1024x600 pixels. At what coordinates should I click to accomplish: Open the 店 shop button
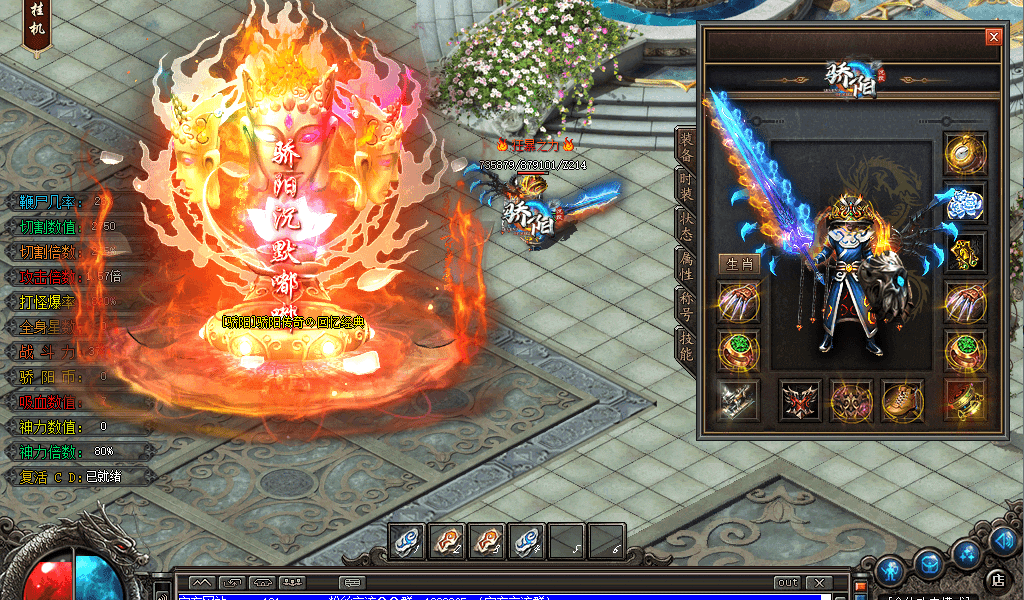(996, 579)
